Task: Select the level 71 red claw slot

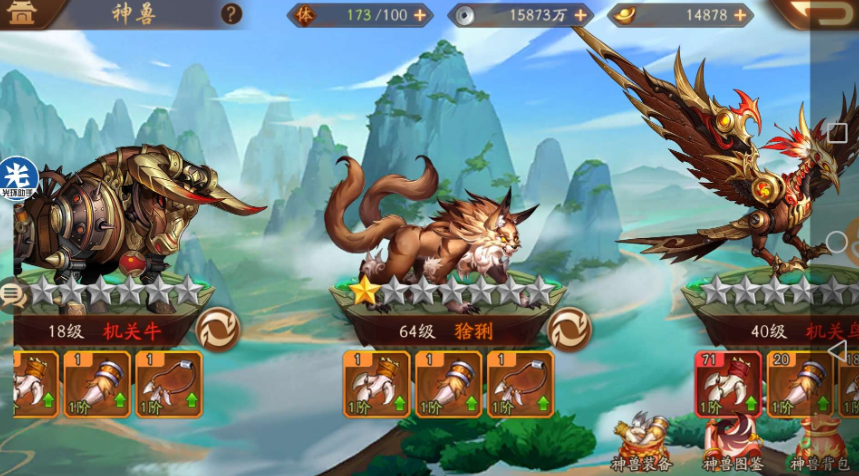Action: 728,384
